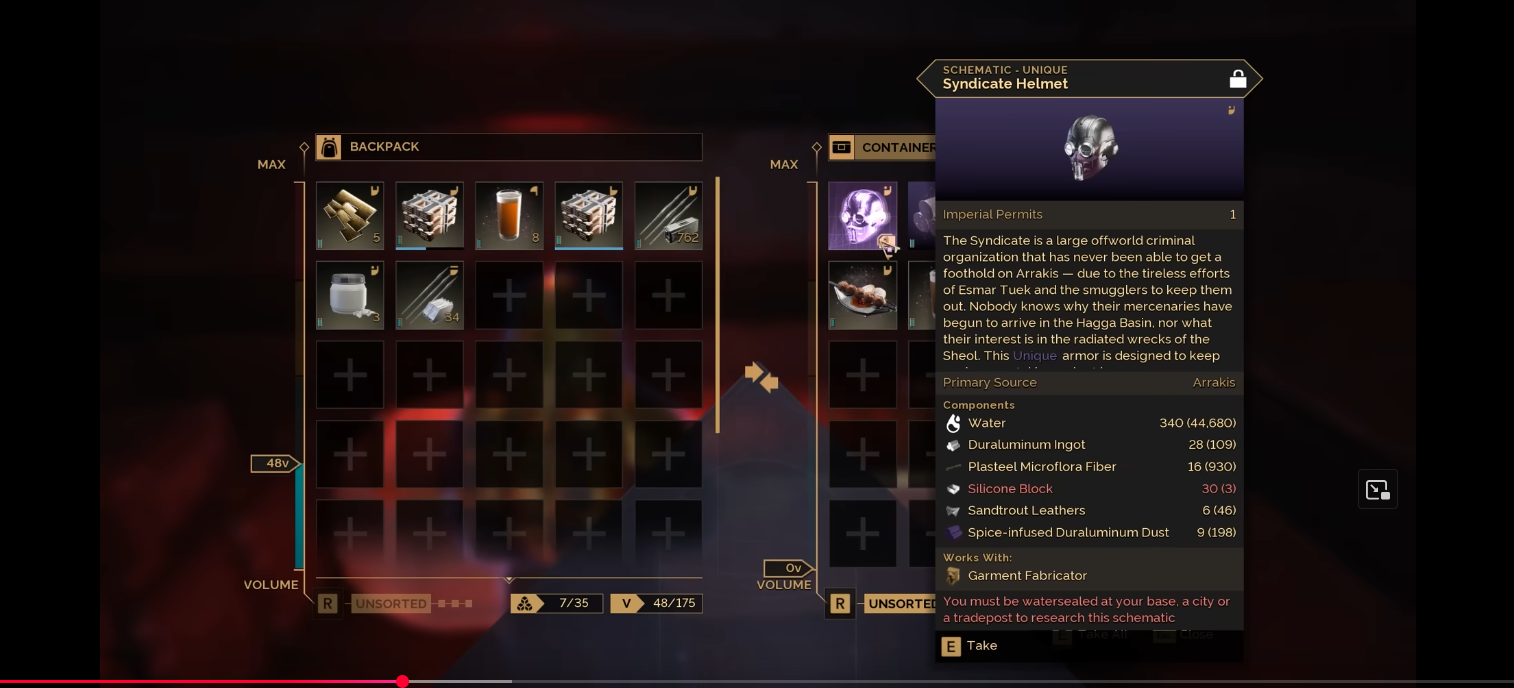Open the Backpack header
The height and width of the screenshot is (688, 1514).
[508, 147]
